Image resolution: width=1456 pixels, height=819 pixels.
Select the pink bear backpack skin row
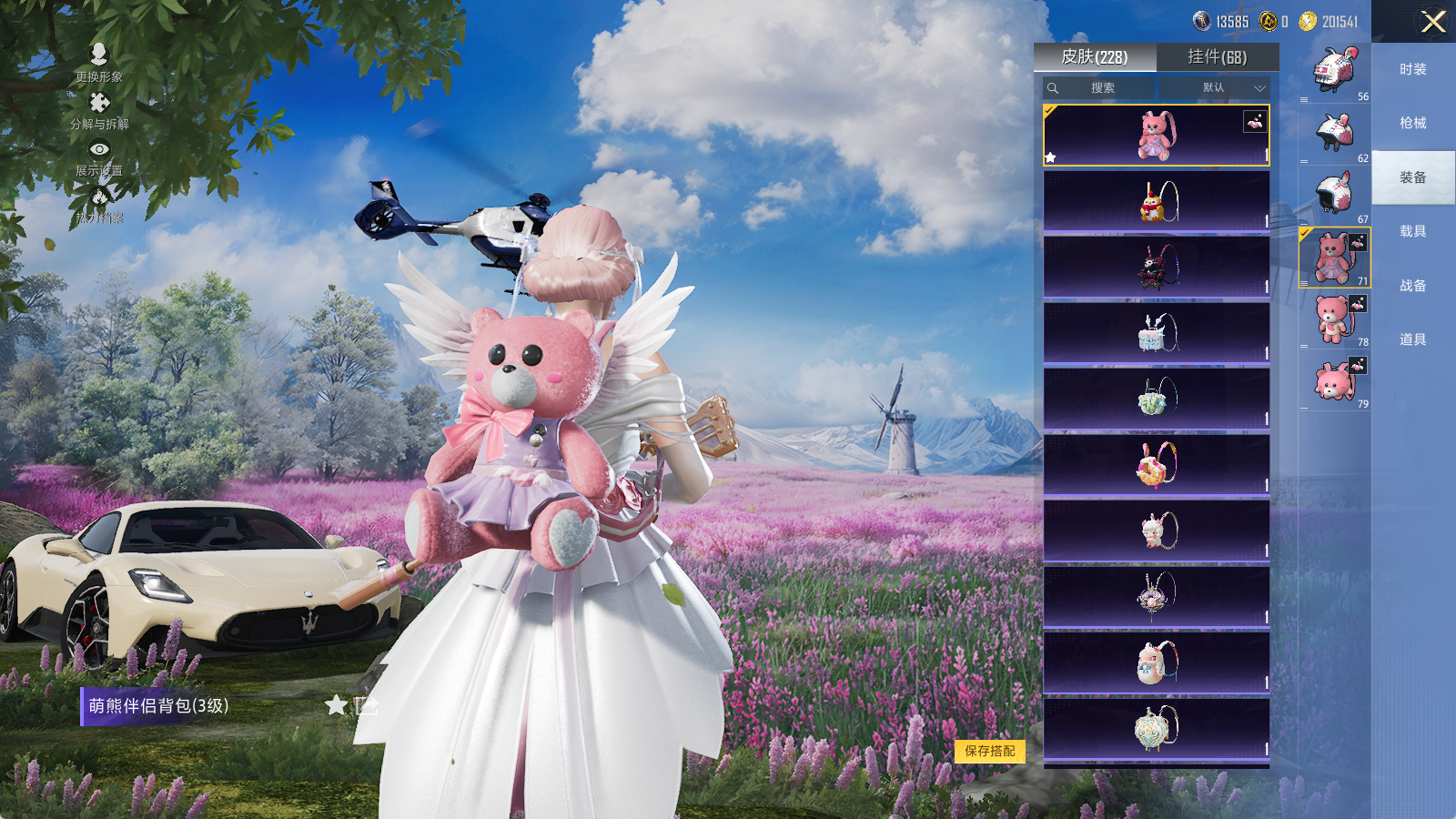point(1156,136)
